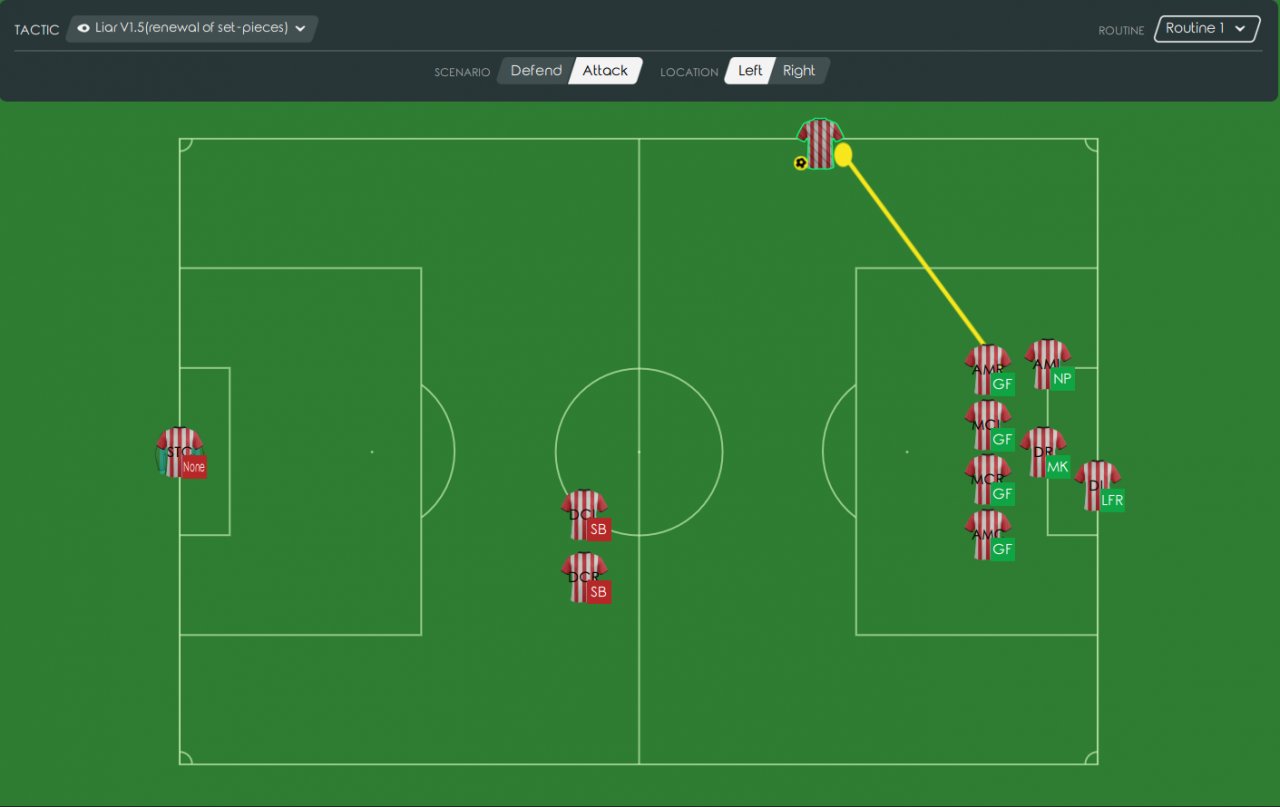
Task: Open the Liar V1.5 tactic dropdown
Action: point(192,29)
